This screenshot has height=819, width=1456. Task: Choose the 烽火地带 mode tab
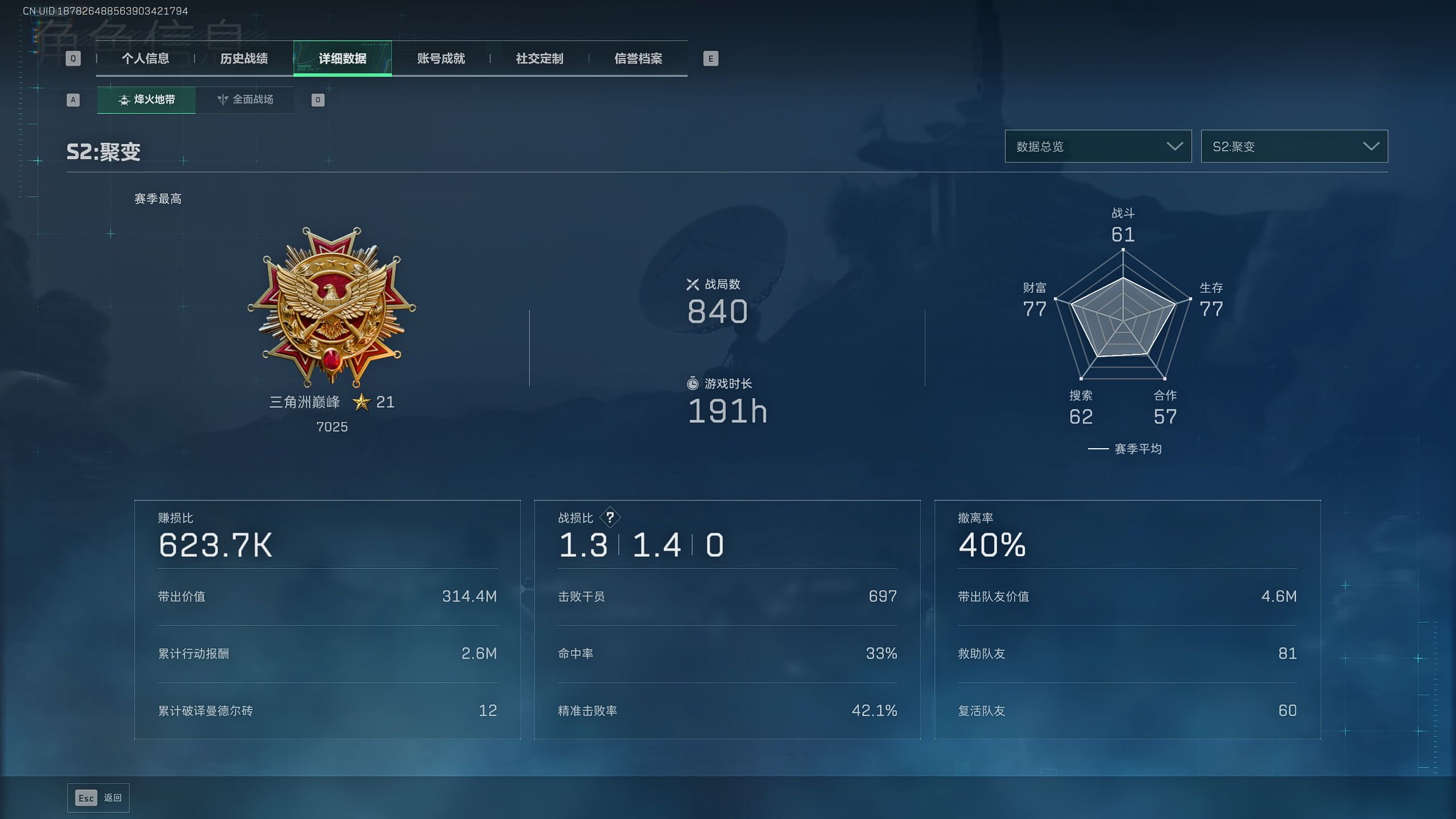point(146,100)
